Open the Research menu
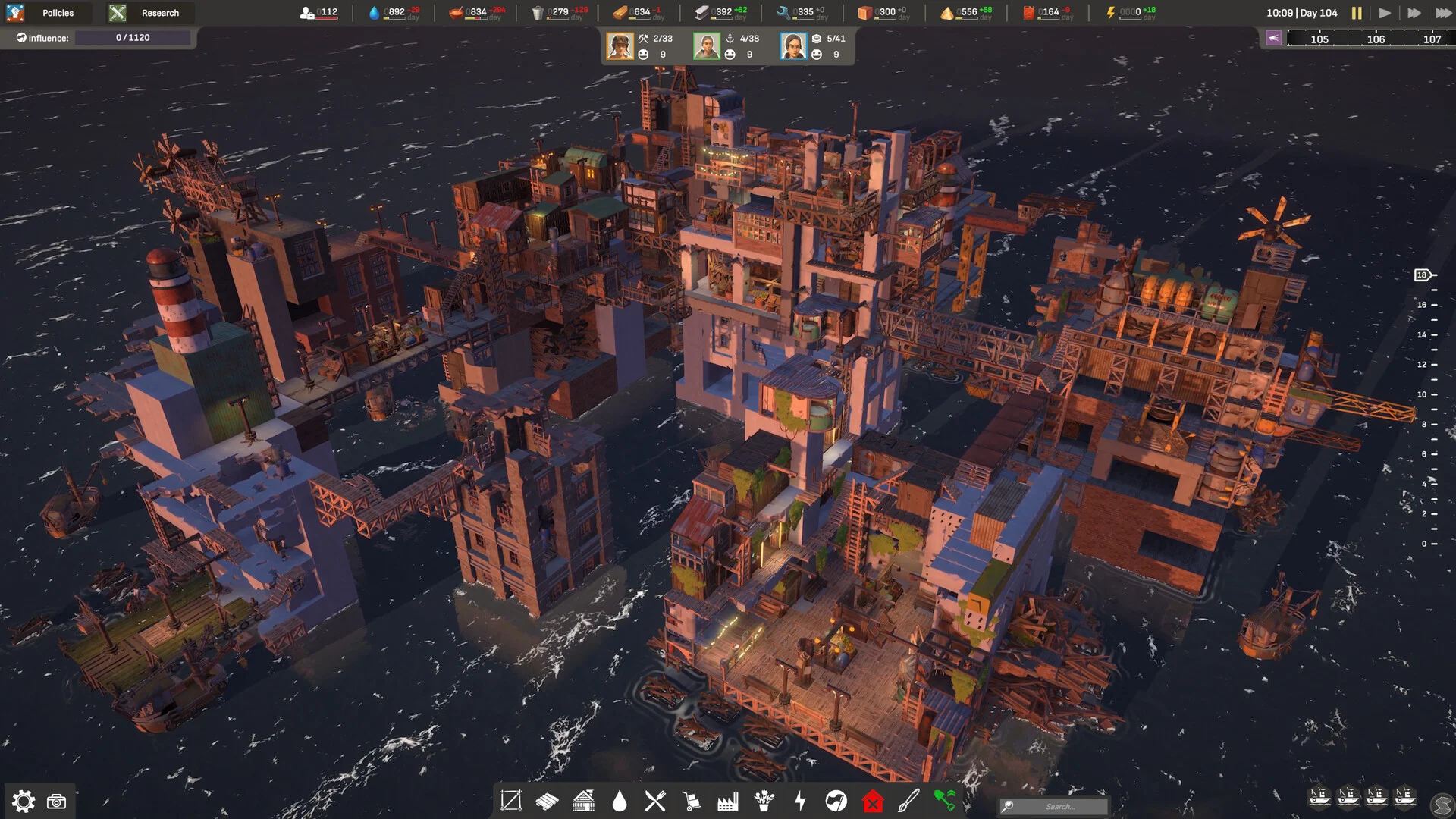The height and width of the screenshot is (819, 1456). 149,13
